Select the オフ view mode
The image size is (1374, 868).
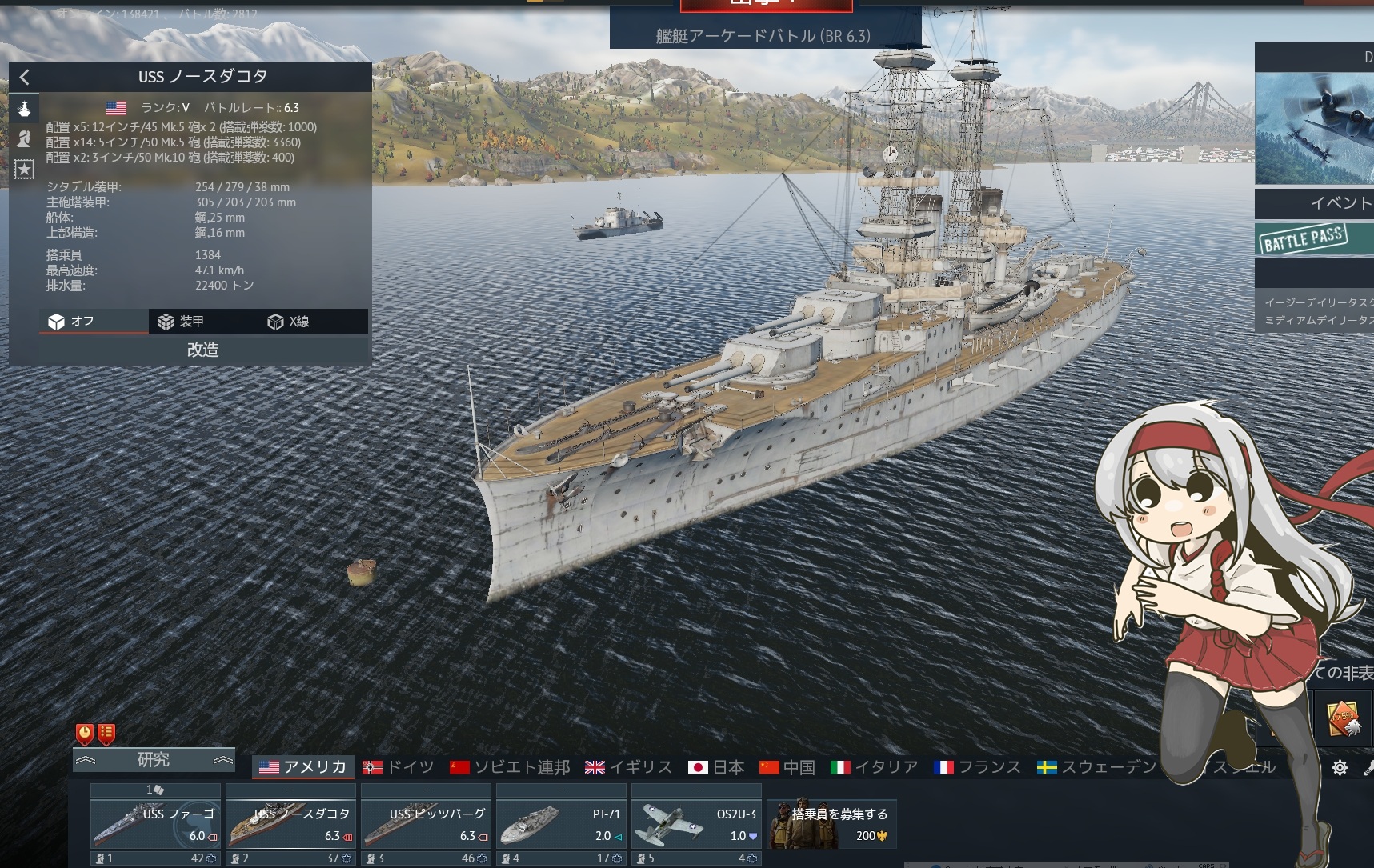click(x=73, y=322)
